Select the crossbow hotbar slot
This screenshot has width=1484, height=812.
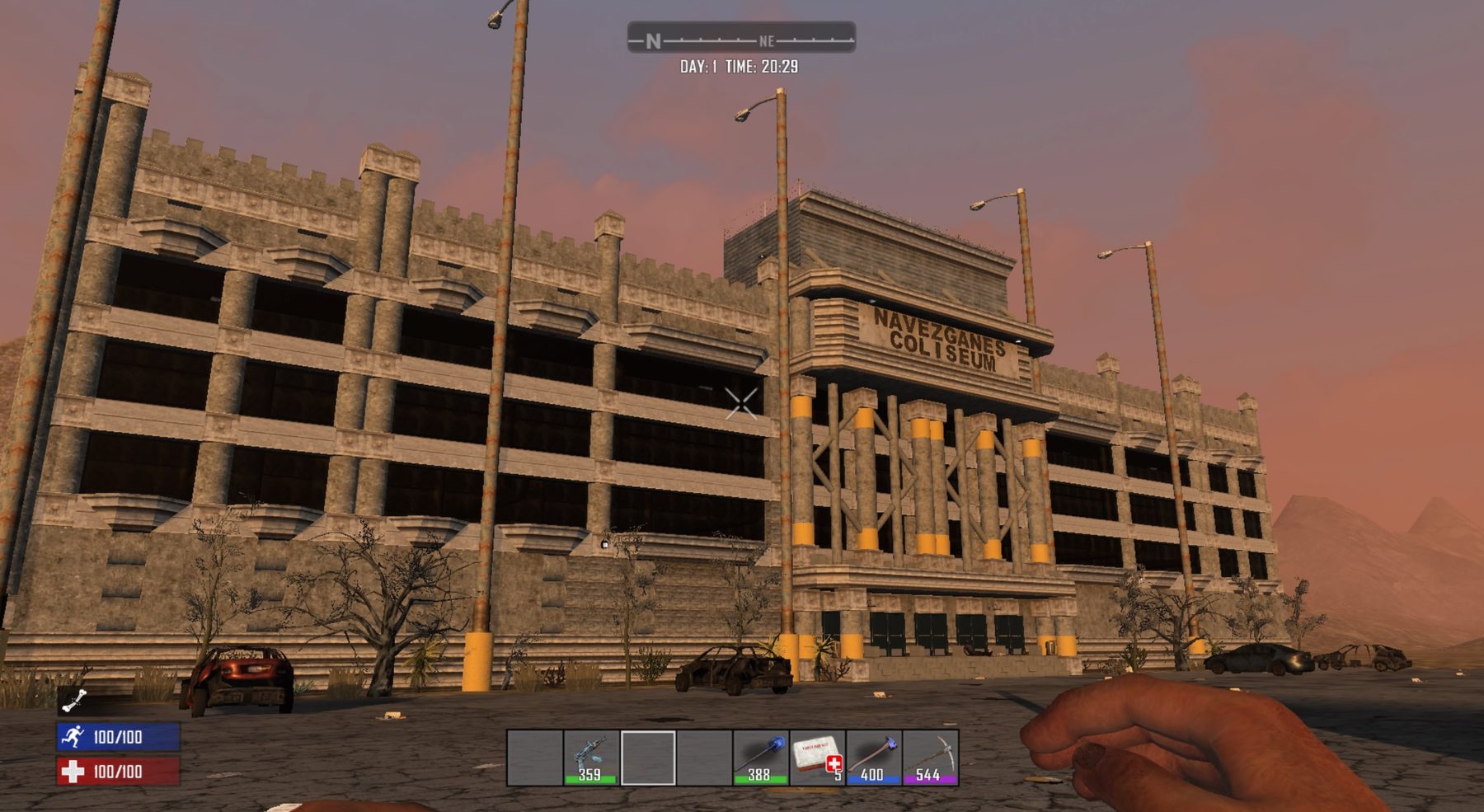tap(591, 757)
